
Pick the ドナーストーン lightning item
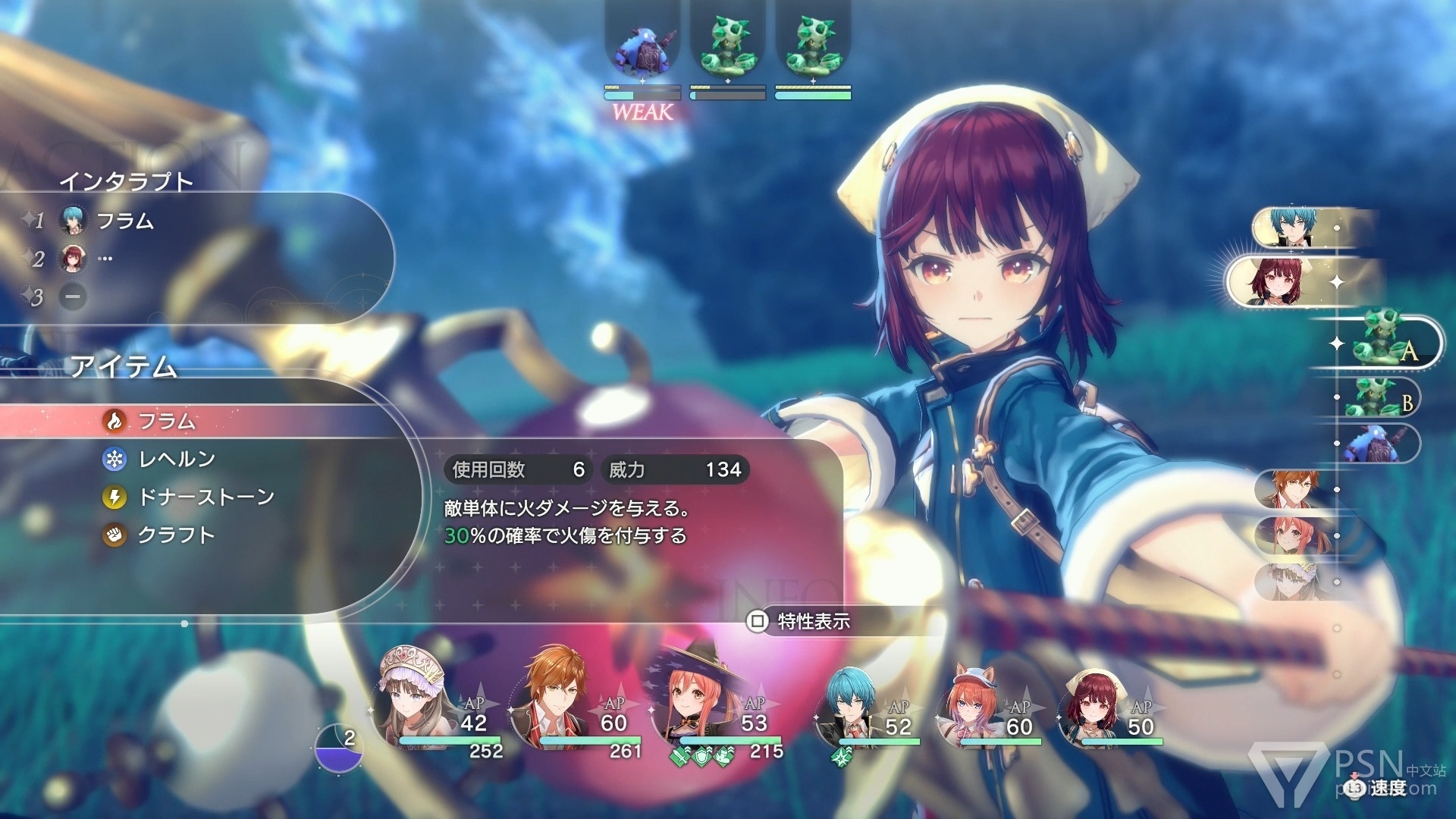pyautogui.click(x=205, y=497)
